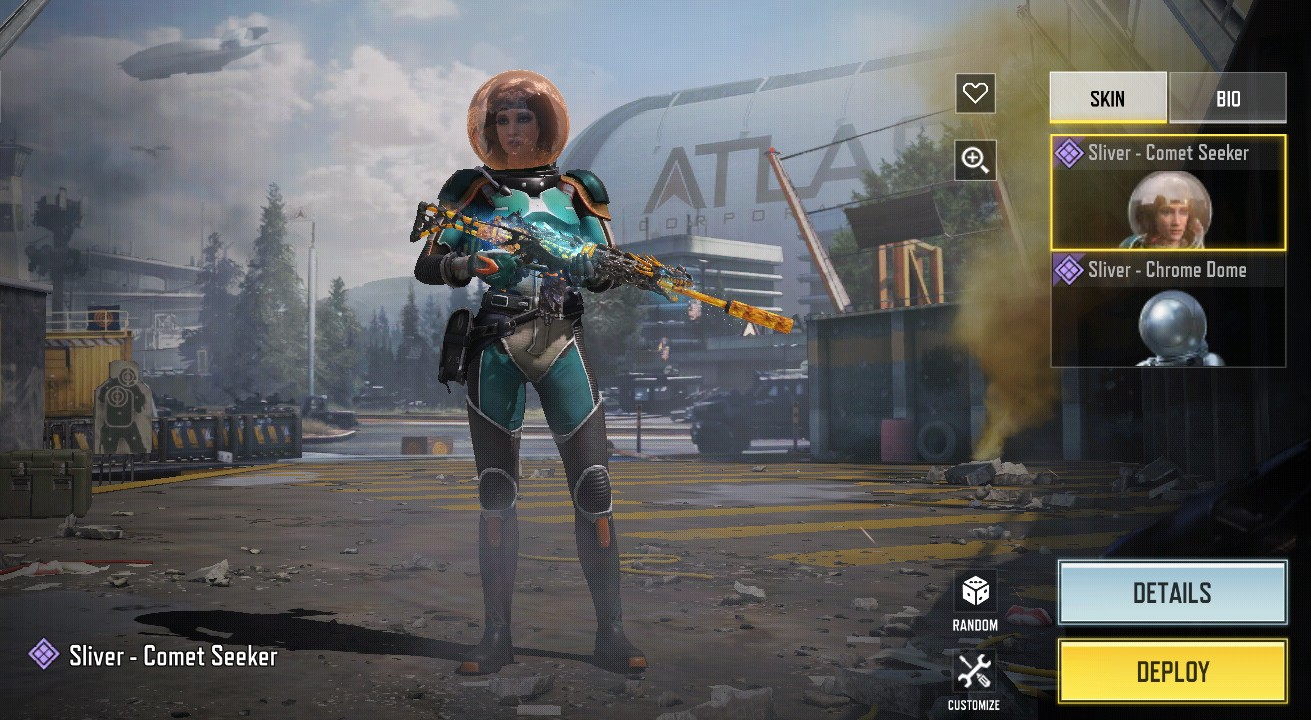The width and height of the screenshot is (1311, 720).
Task: Hit the yellow DEPLOY button
Action: coord(1172,672)
